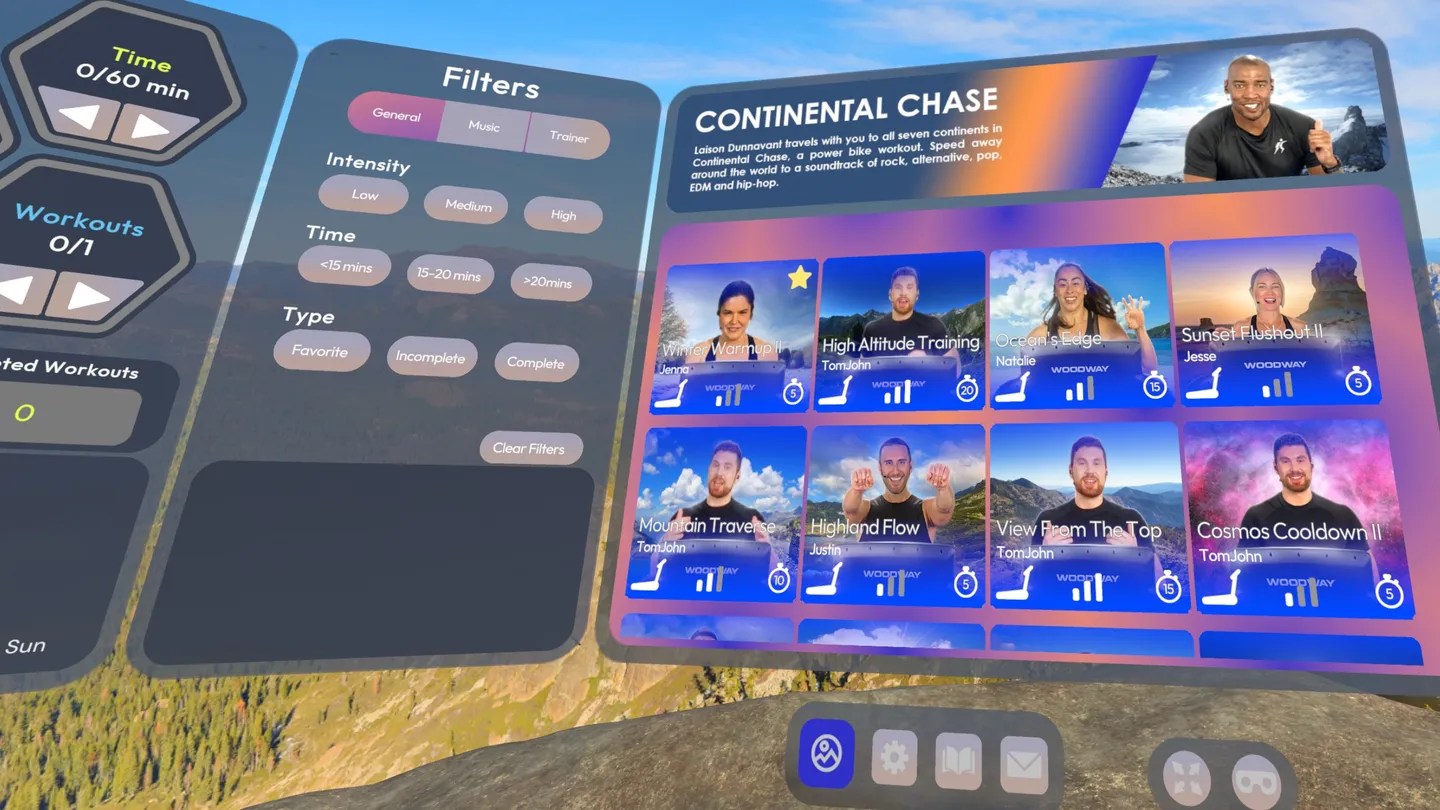
Task: Click the treadmill icon on Highland Flow card
Action: pos(830,578)
